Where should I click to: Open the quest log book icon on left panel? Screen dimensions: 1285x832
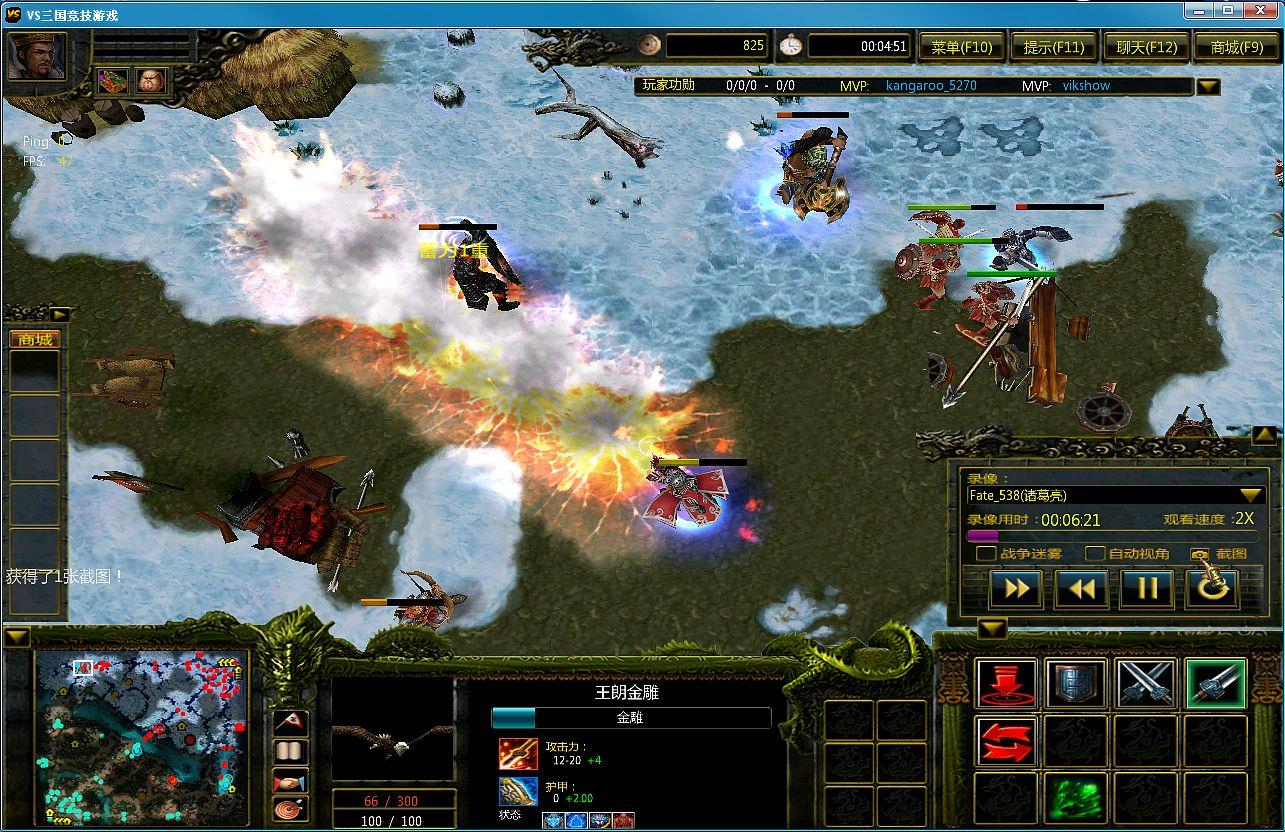[x=291, y=751]
